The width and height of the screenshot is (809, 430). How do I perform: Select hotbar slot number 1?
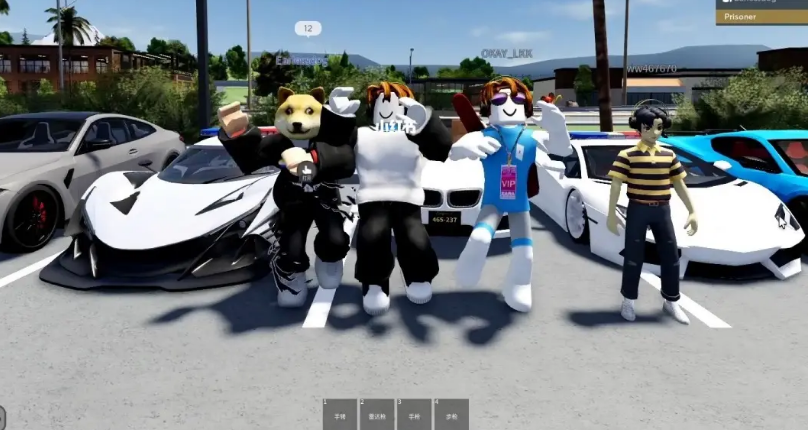340,414
